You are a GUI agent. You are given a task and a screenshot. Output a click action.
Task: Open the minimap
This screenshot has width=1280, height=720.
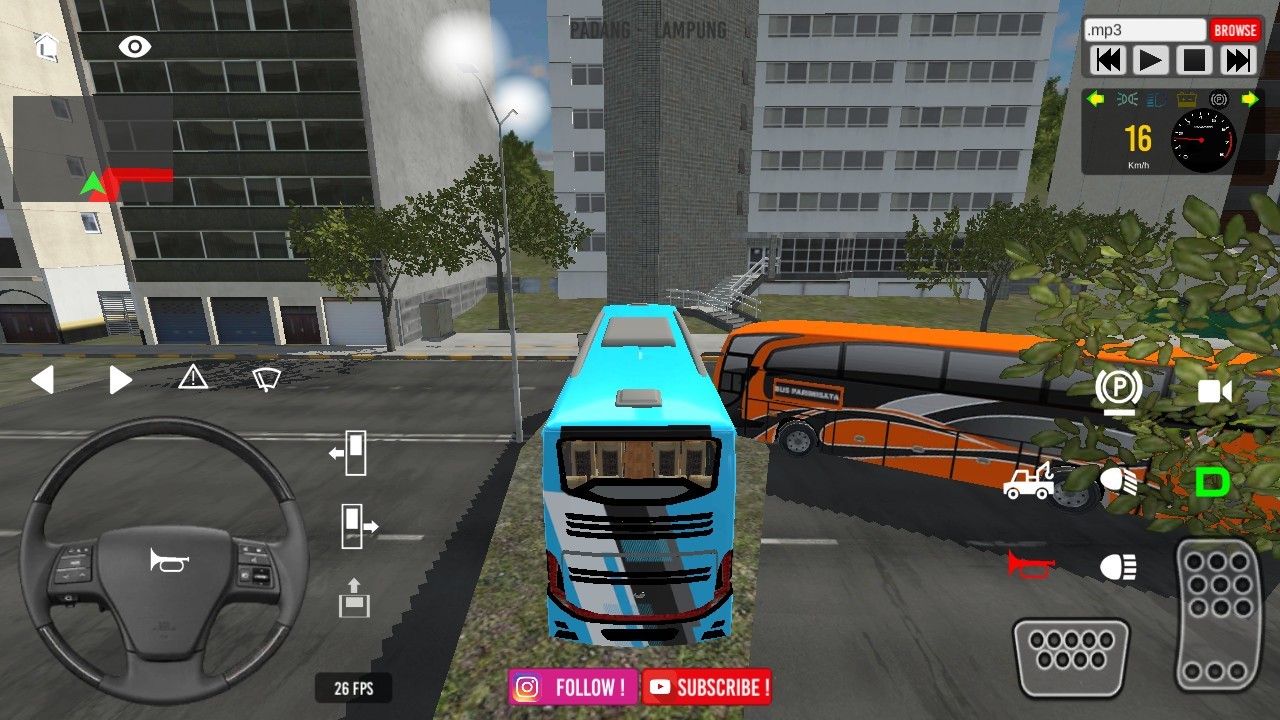point(93,149)
